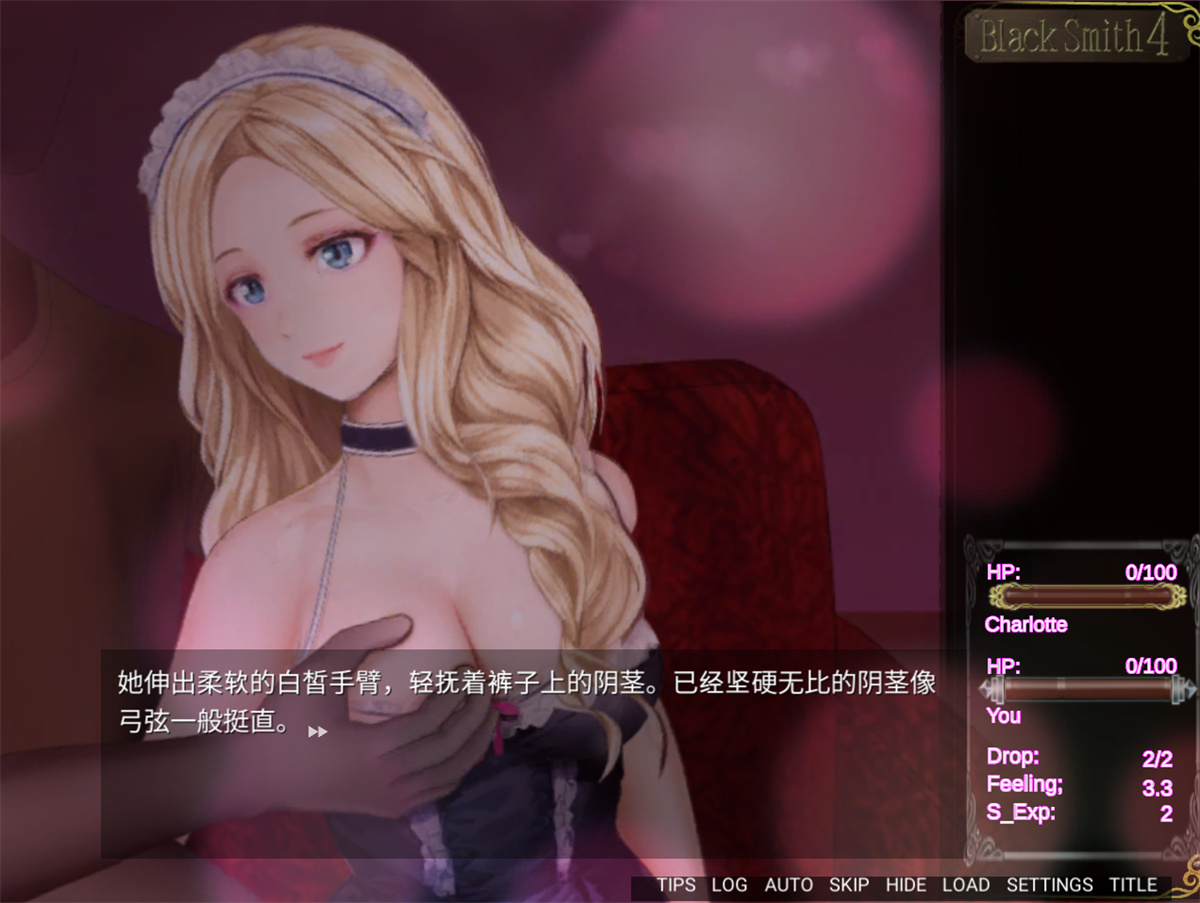This screenshot has width=1200, height=903.
Task: Hide the dialogue window with HIDE
Action: click(x=906, y=885)
